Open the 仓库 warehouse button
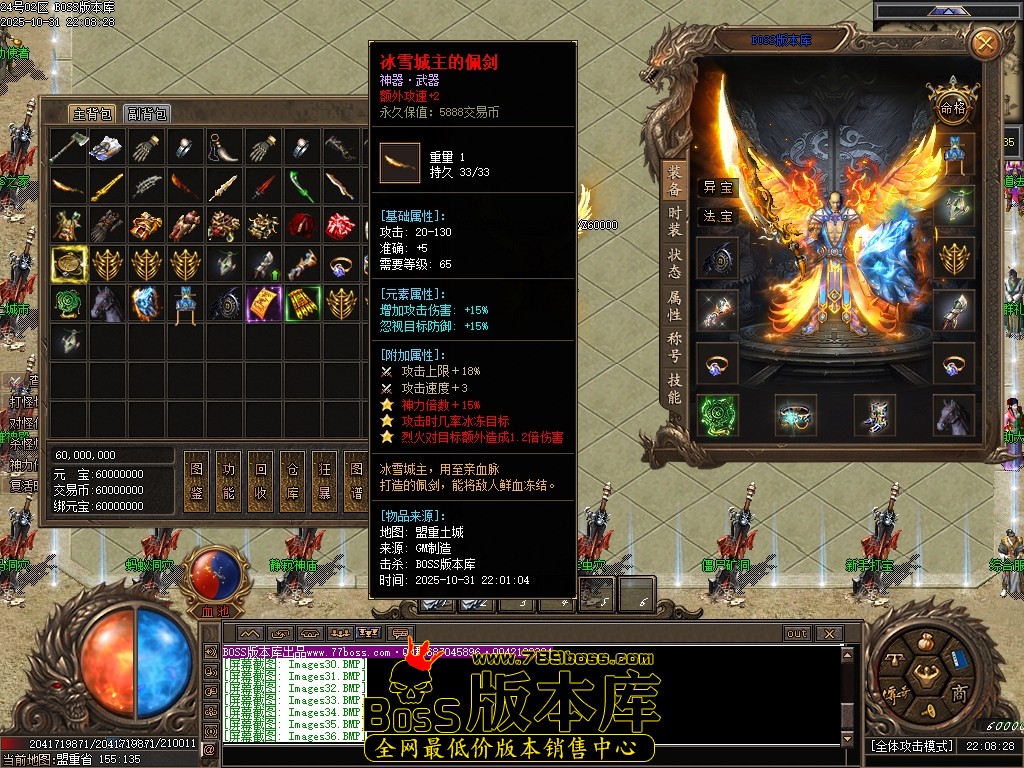This screenshot has width=1024, height=768. 294,482
